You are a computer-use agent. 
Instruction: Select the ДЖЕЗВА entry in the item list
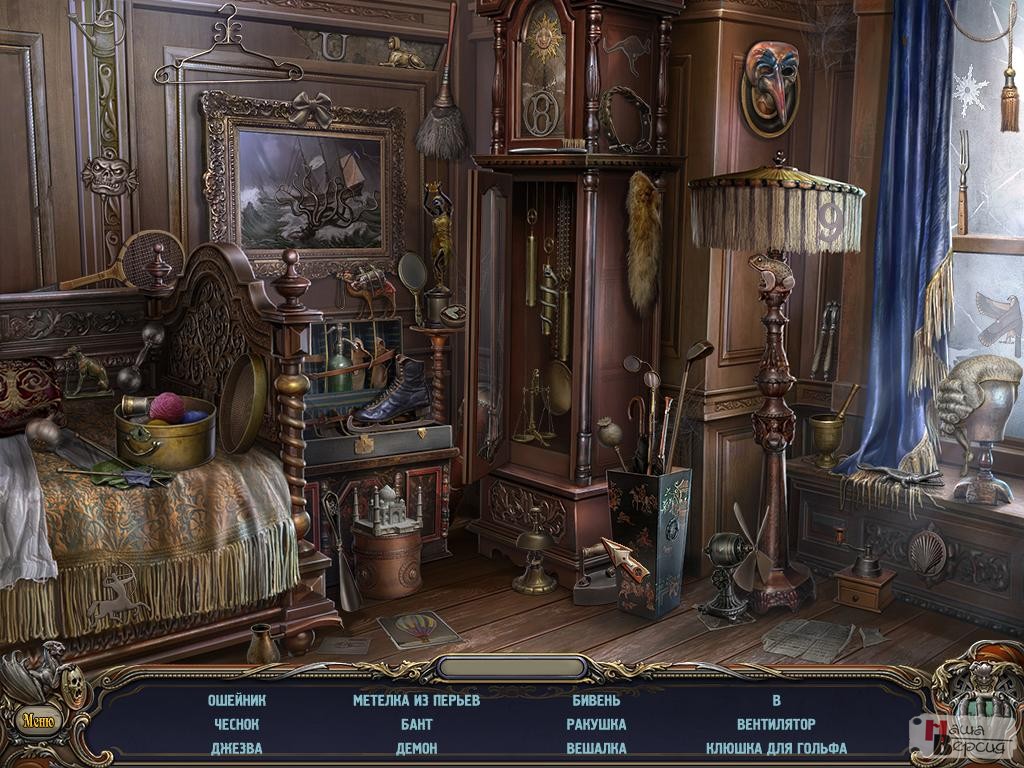[x=237, y=748]
